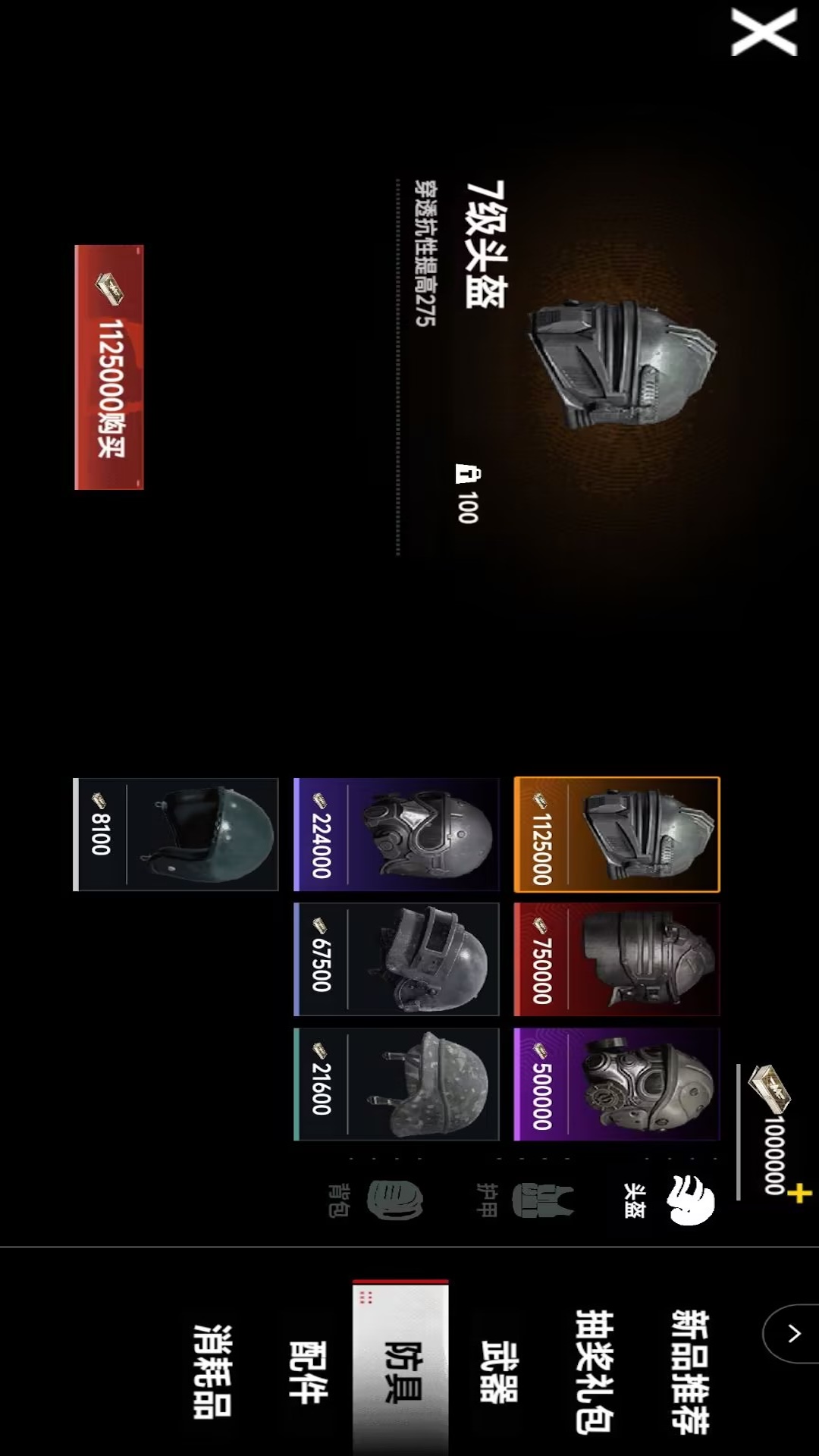Select the 21600 camo helmet
The image size is (819, 1456).
pos(397,1084)
